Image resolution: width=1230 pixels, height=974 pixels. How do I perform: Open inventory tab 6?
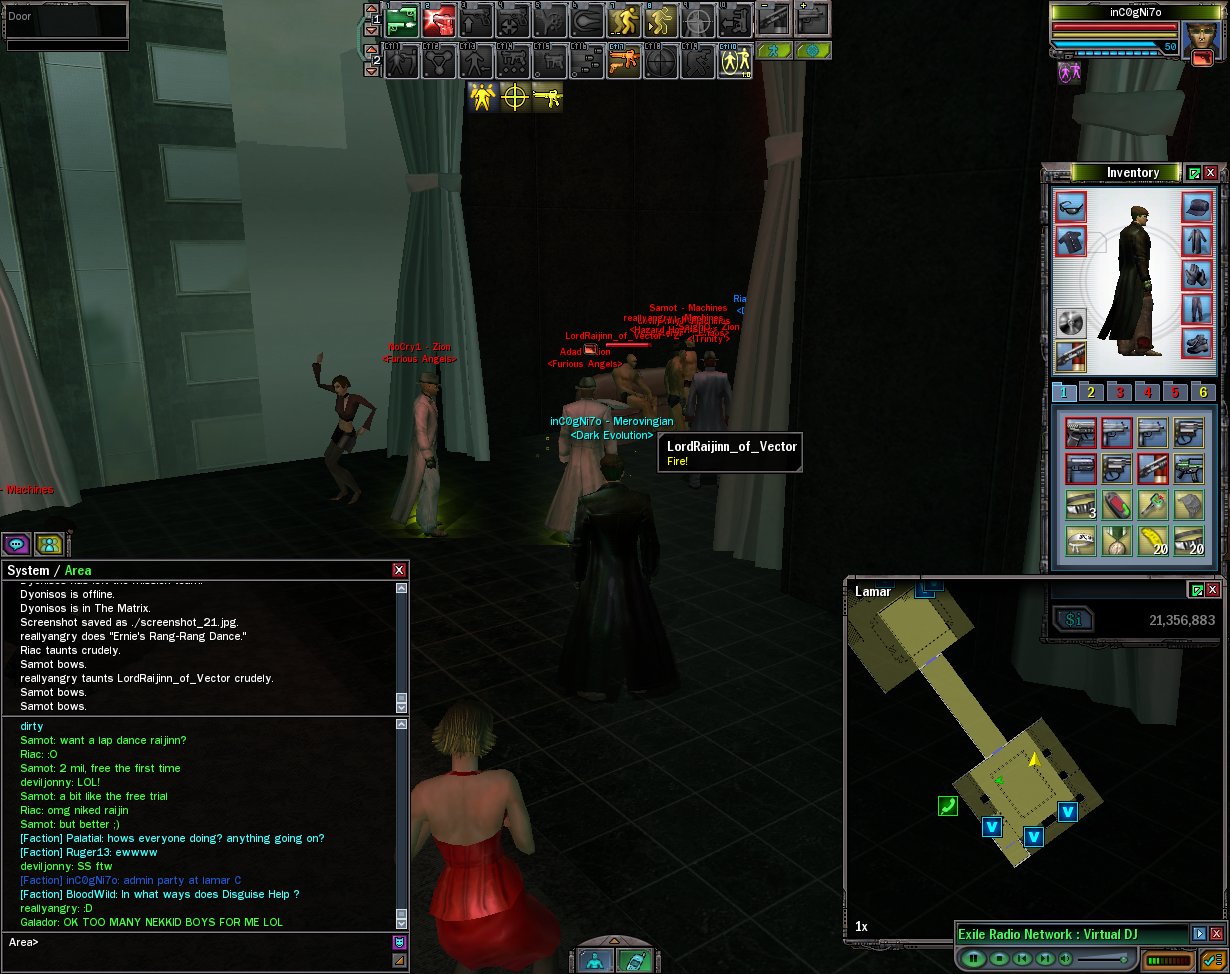tap(1203, 393)
